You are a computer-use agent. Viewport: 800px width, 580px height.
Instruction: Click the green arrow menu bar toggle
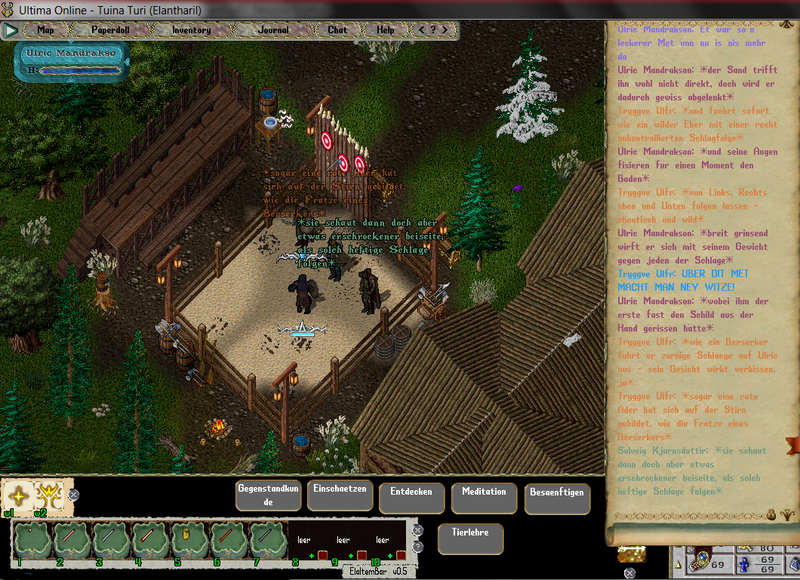[x=12, y=30]
